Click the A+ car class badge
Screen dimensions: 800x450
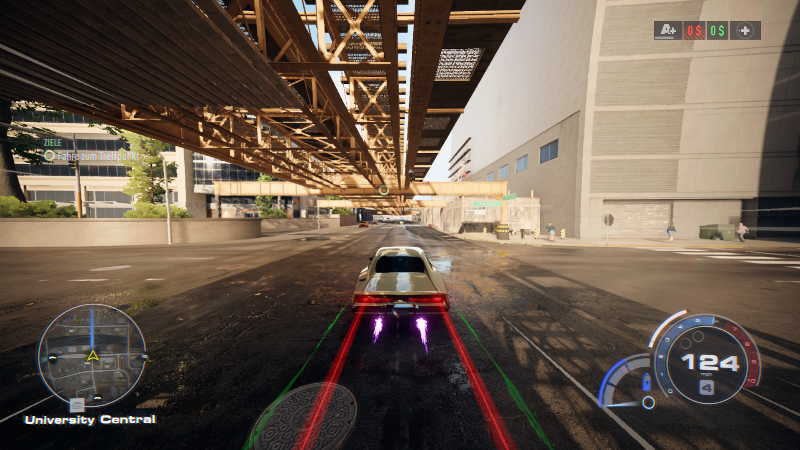click(668, 30)
